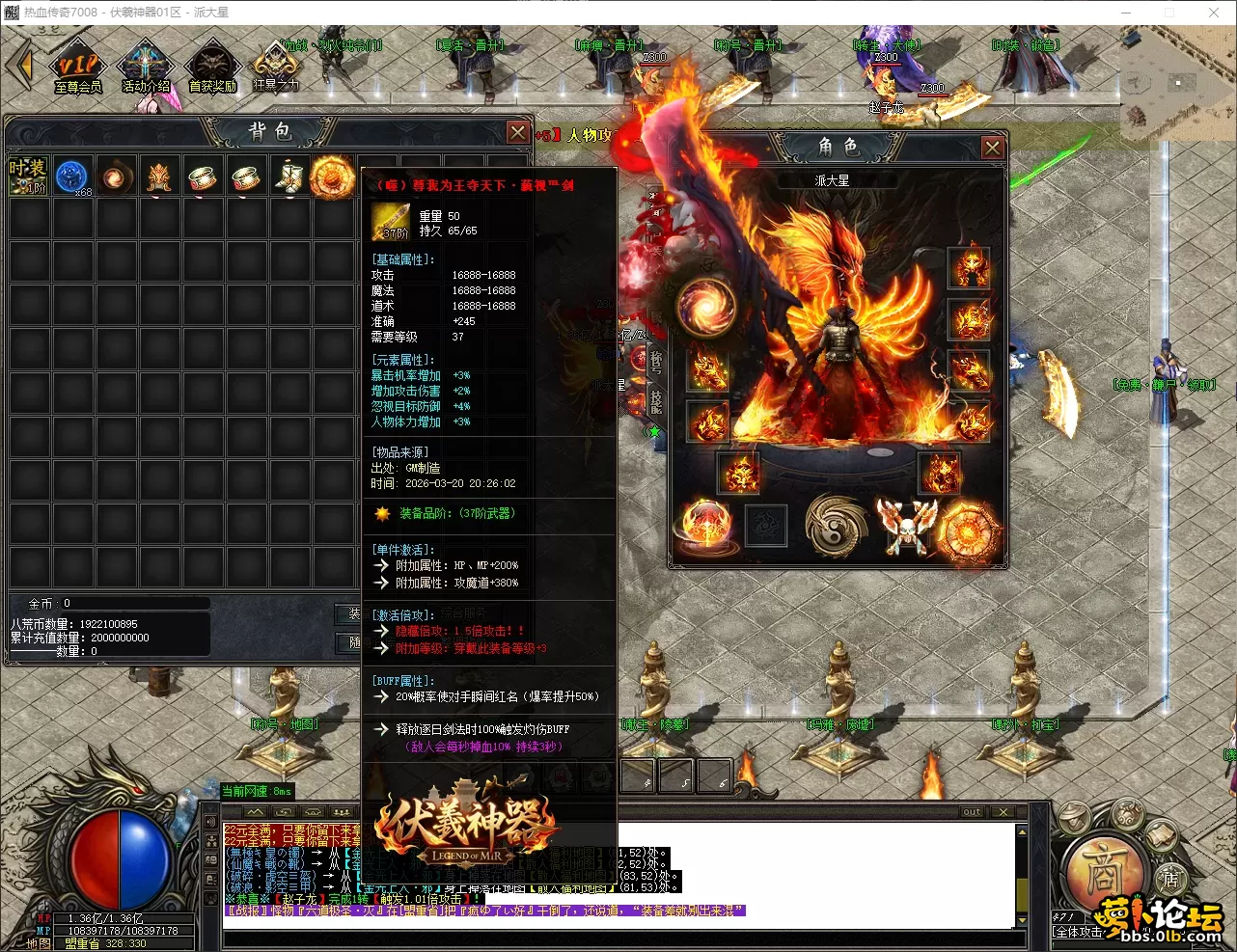The height and width of the screenshot is (952, 1237).
Task: Collapse the left-side arrow menu toggle
Action: [x=20, y=66]
